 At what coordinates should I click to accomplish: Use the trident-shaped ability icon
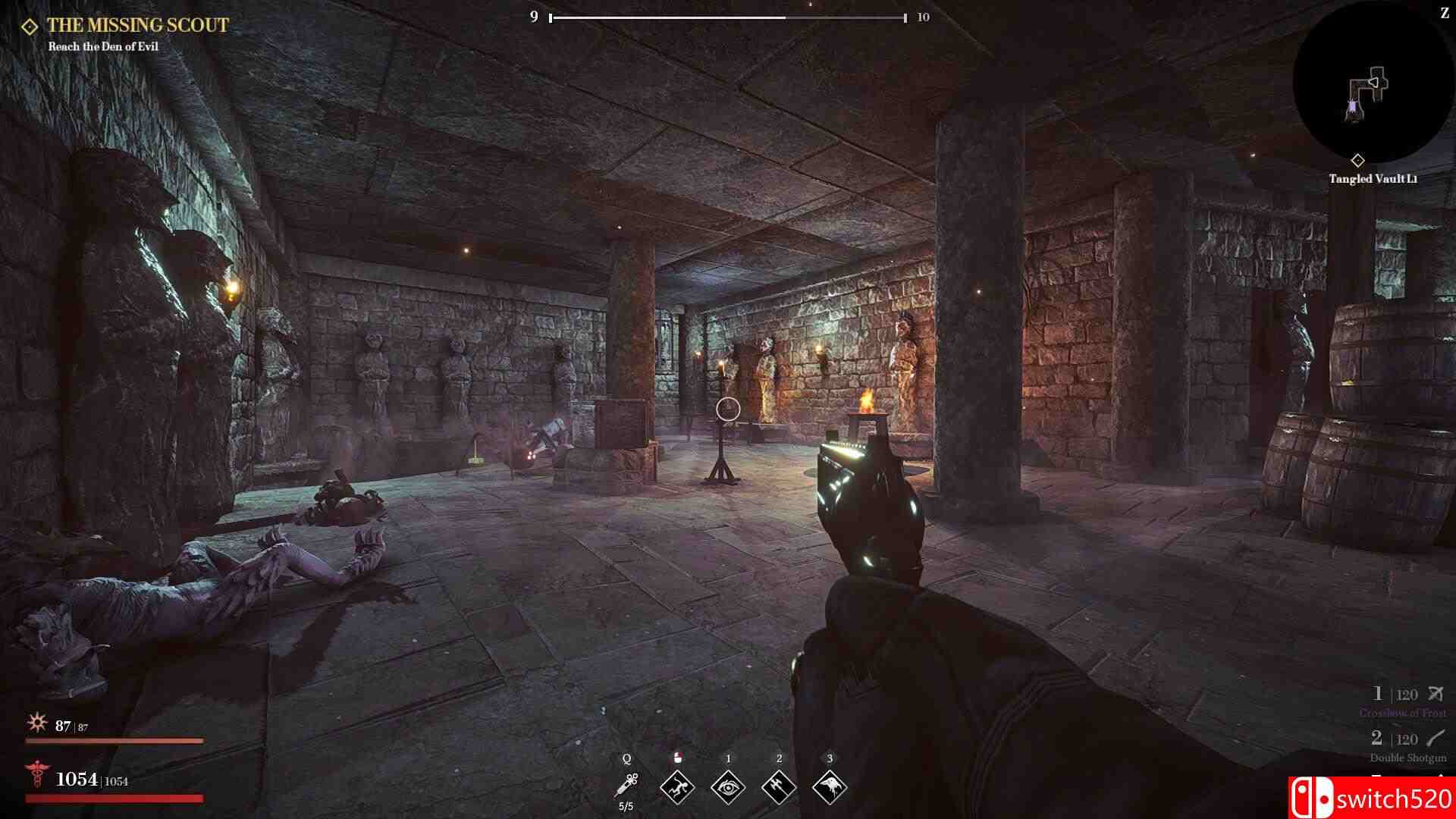pyautogui.click(x=779, y=787)
